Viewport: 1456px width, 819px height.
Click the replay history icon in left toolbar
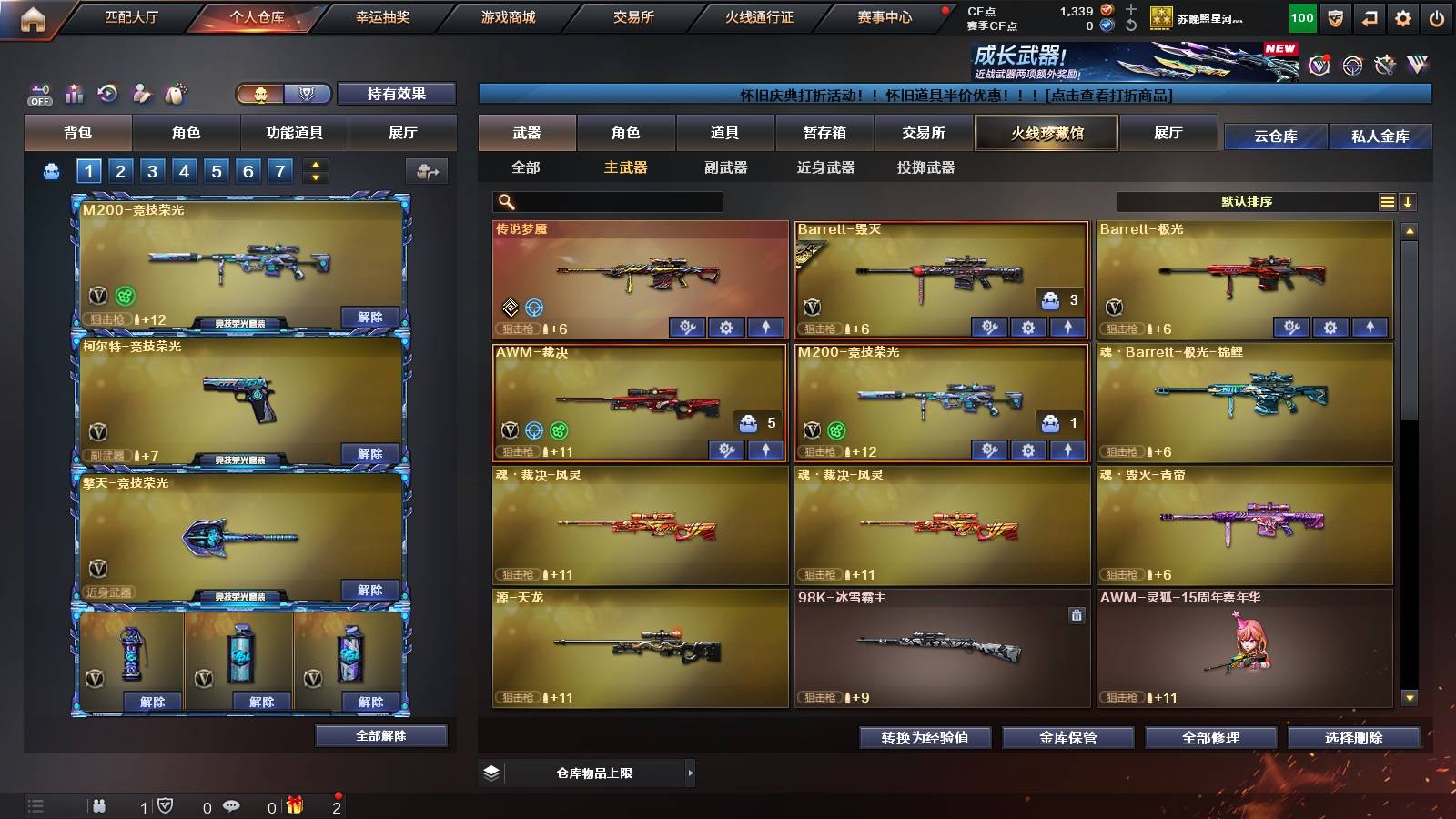point(109,93)
